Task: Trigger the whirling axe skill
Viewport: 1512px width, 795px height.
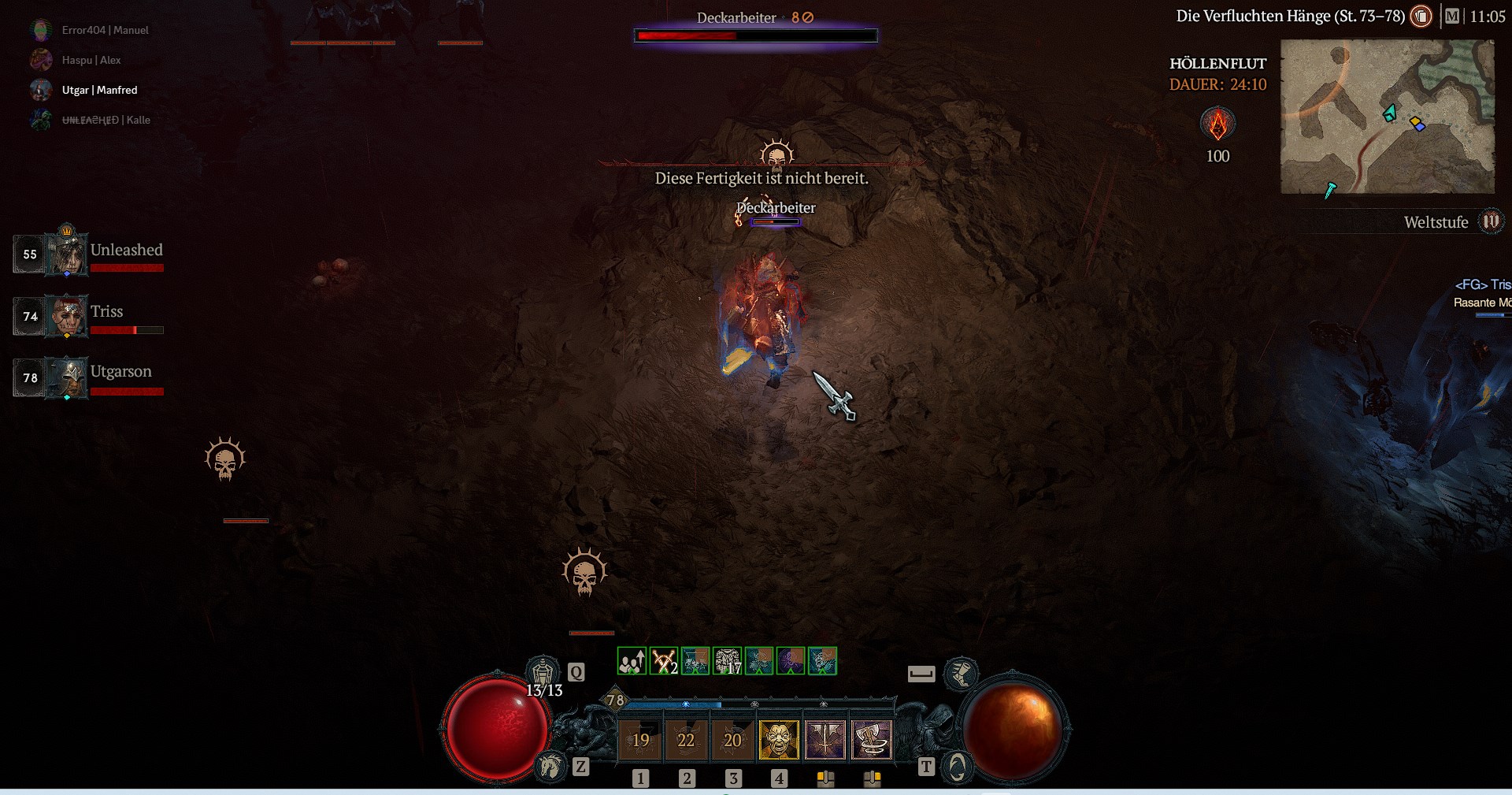Action: pyautogui.click(x=871, y=740)
